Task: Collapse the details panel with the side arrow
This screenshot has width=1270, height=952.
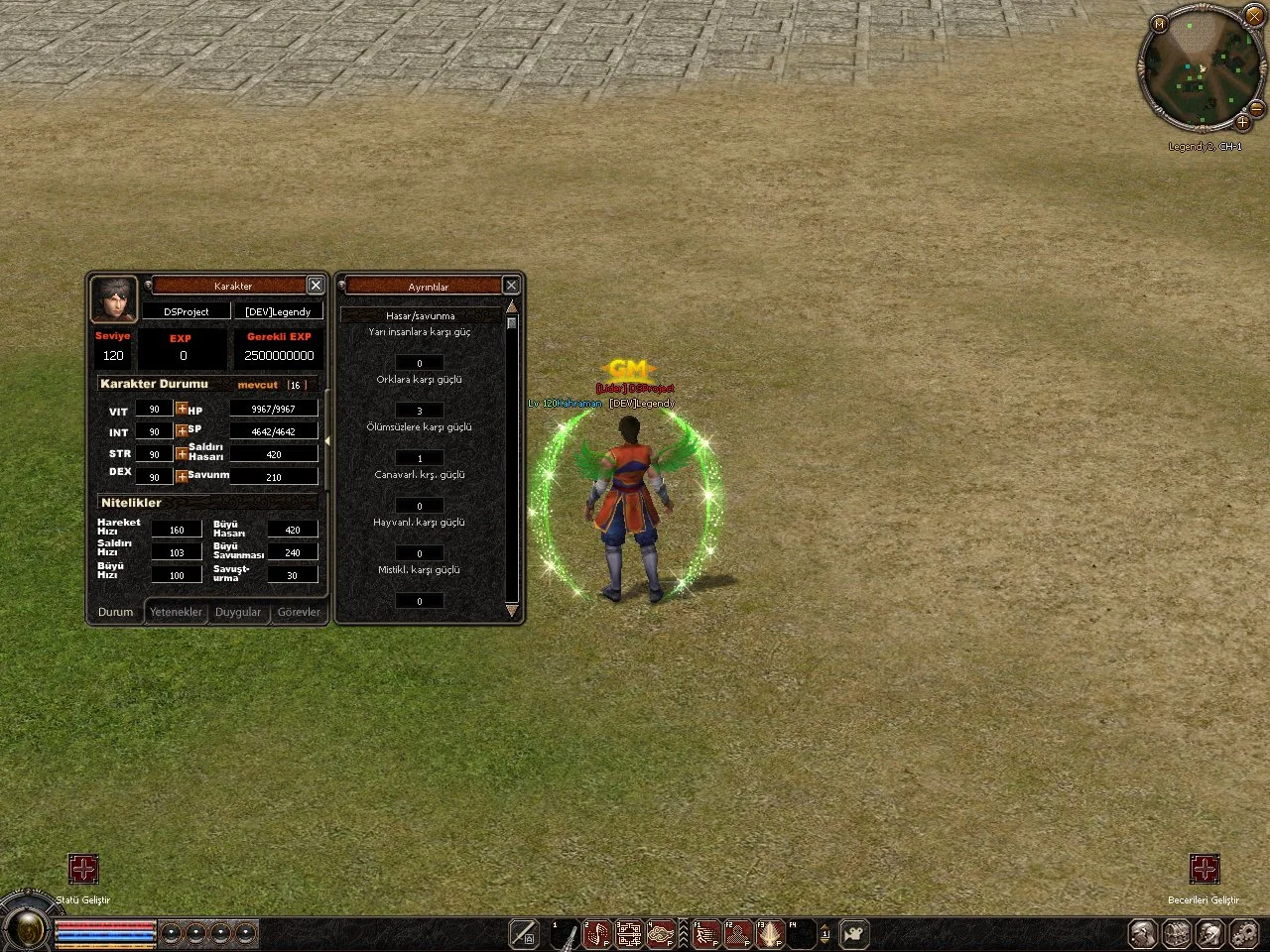Action: click(x=327, y=441)
